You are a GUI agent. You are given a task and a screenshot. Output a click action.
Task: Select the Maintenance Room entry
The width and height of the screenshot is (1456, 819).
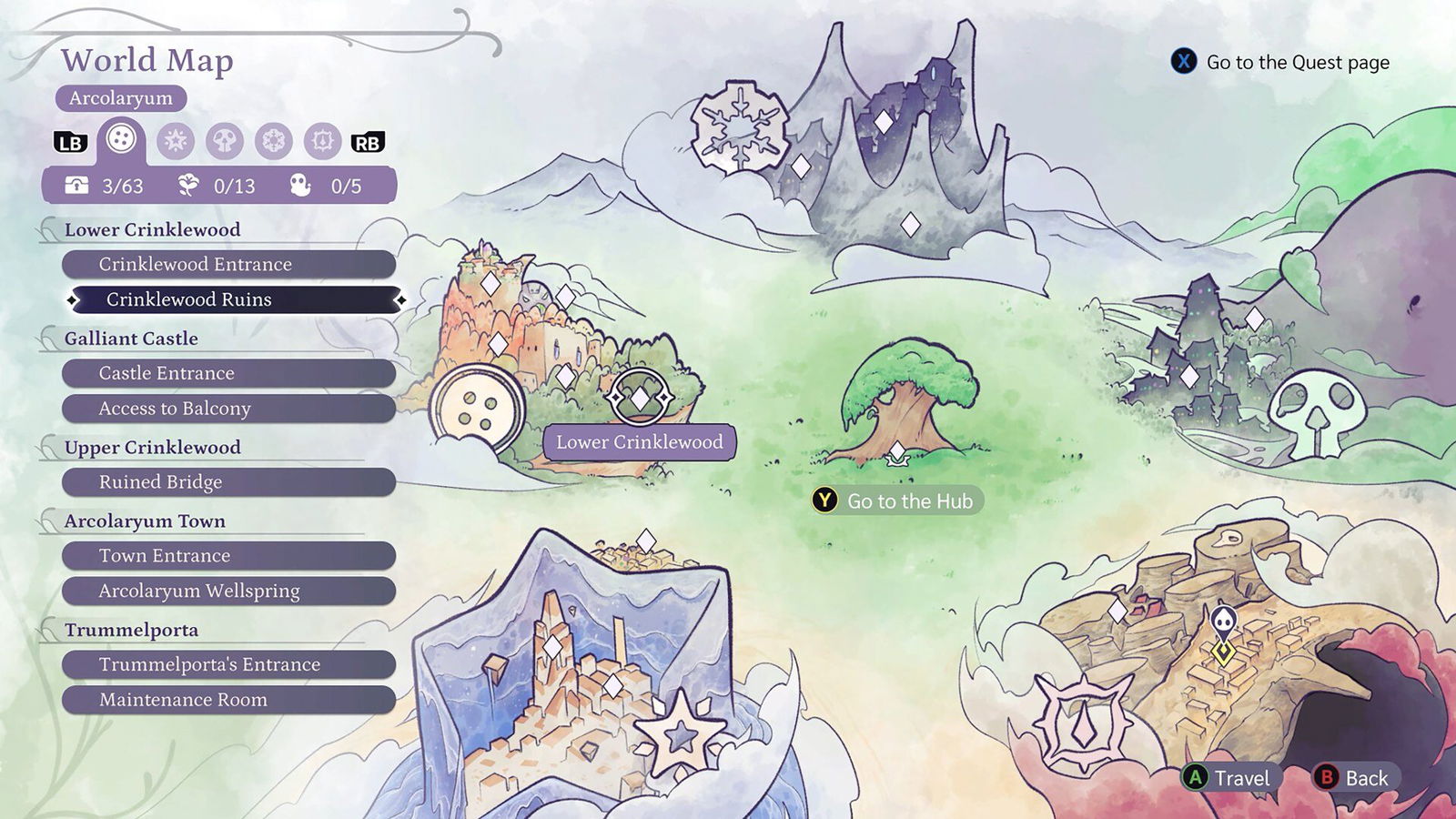point(228,700)
